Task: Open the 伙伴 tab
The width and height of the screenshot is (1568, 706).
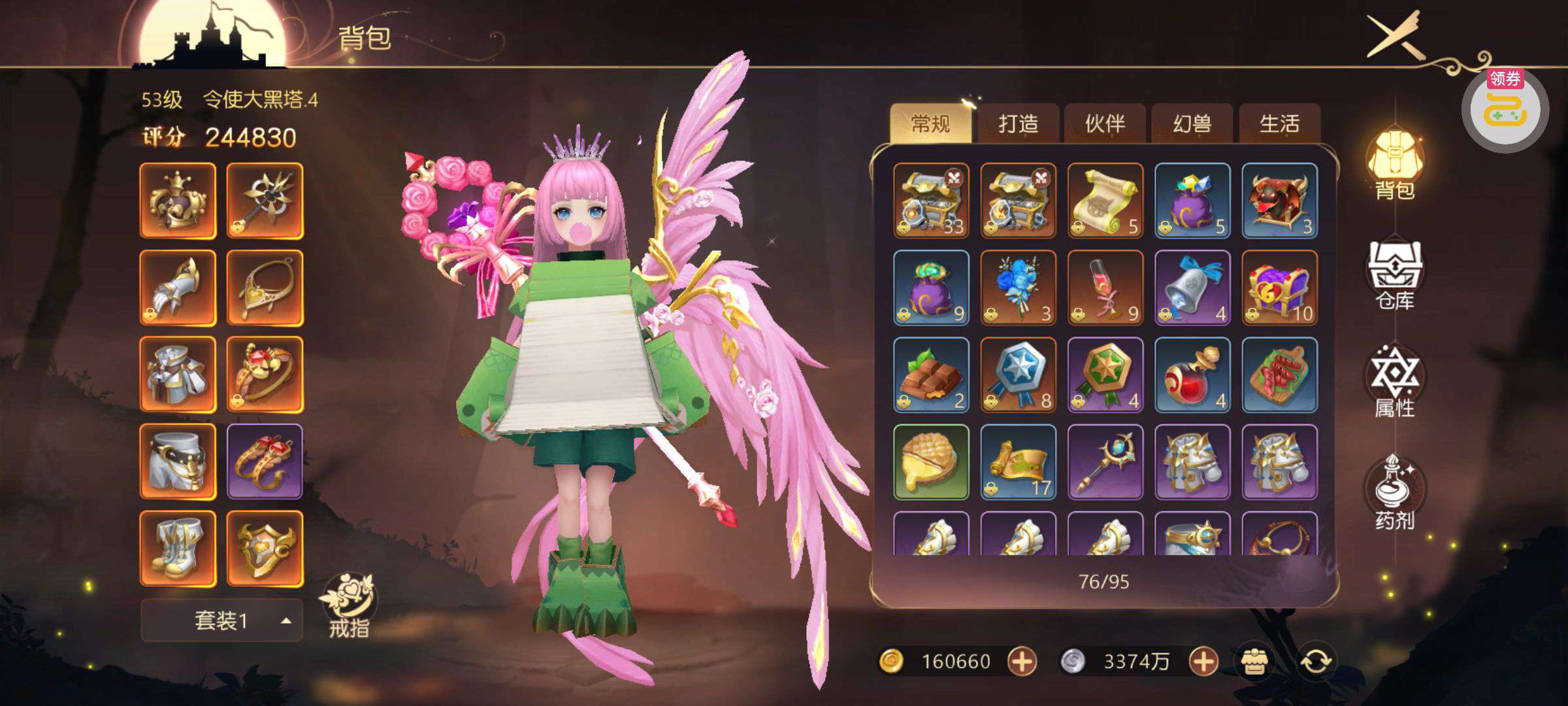Action: pyautogui.click(x=1105, y=124)
